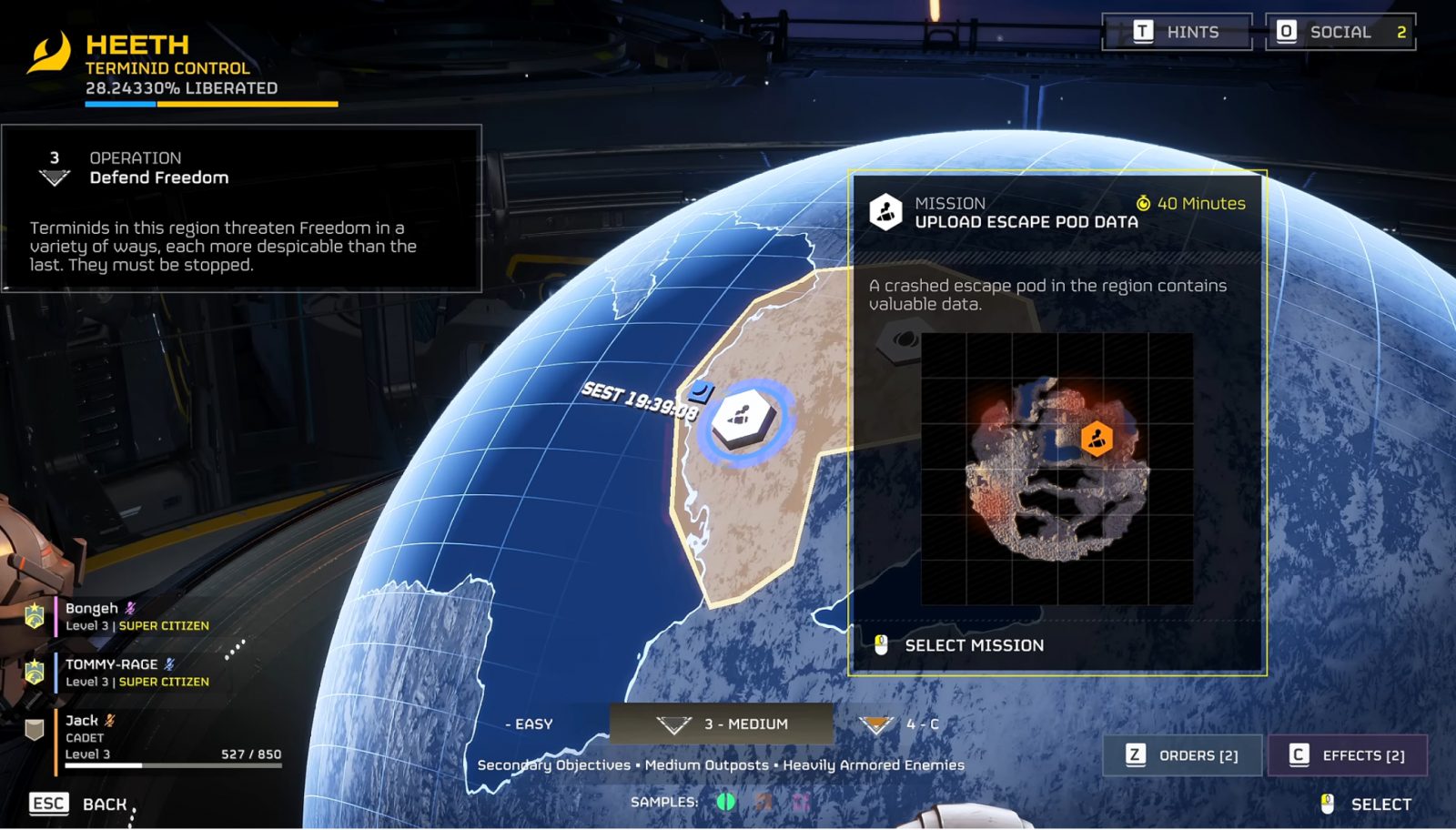The width and height of the screenshot is (1456, 830).
Task: Click TOMMY-RAGE's player entry
Action: [136, 673]
